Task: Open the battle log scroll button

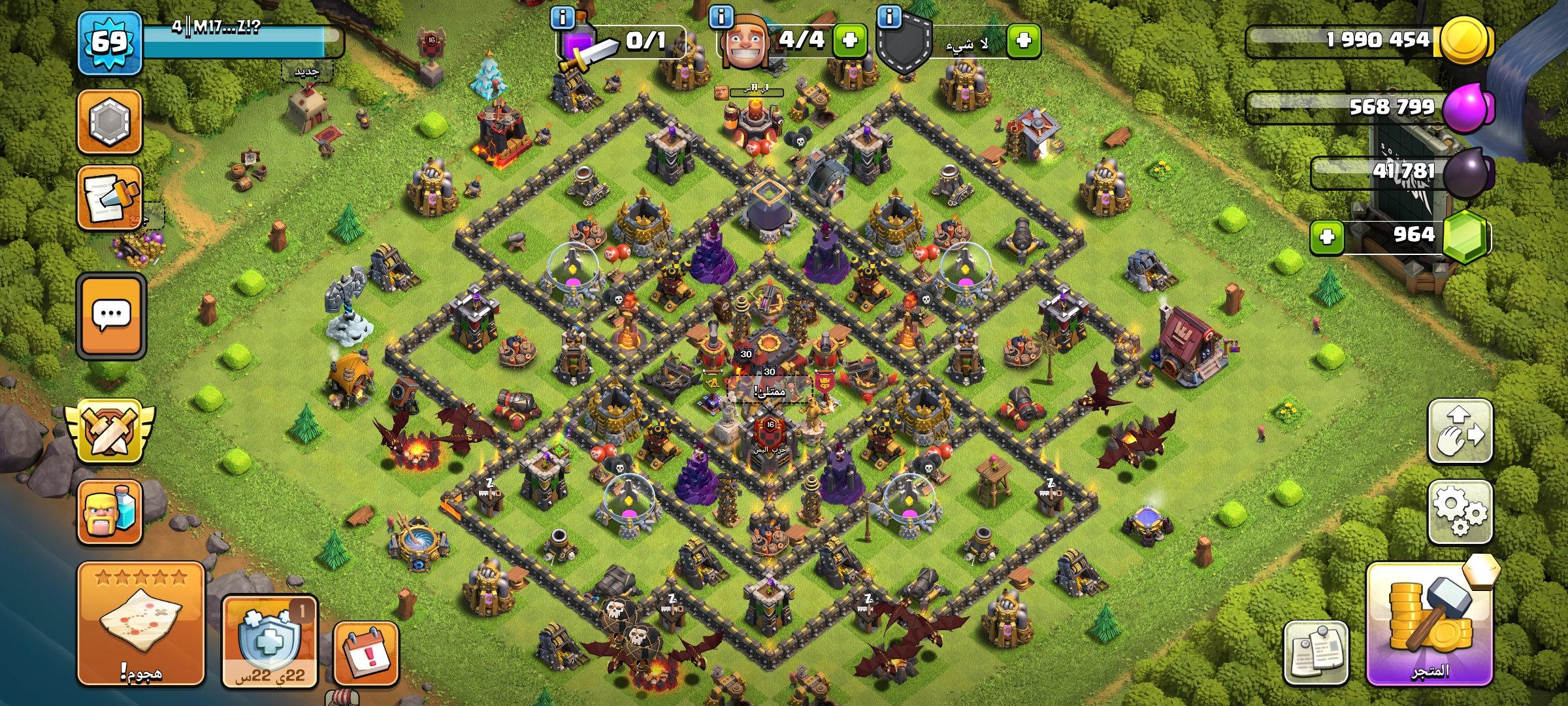Action: pyautogui.click(x=109, y=199)
